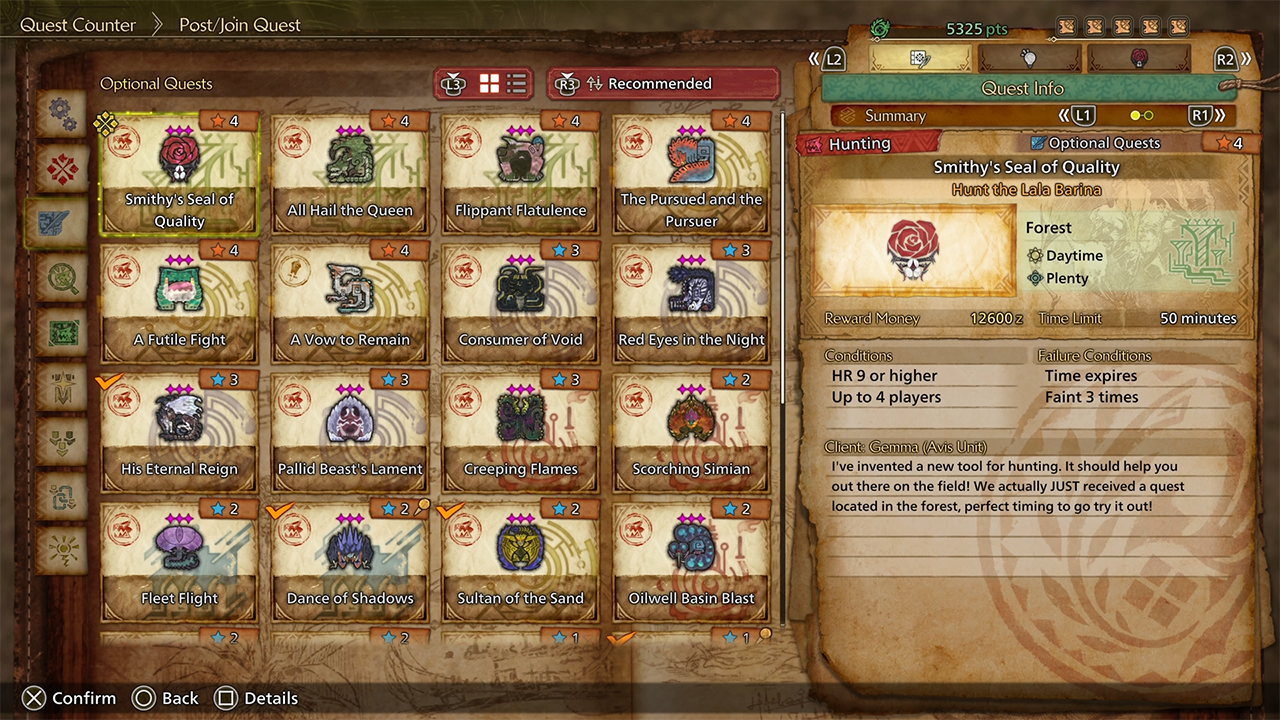Select the Pallid Beast's Lament quest
1280x720 pixels.
click(x=350, y=432)
